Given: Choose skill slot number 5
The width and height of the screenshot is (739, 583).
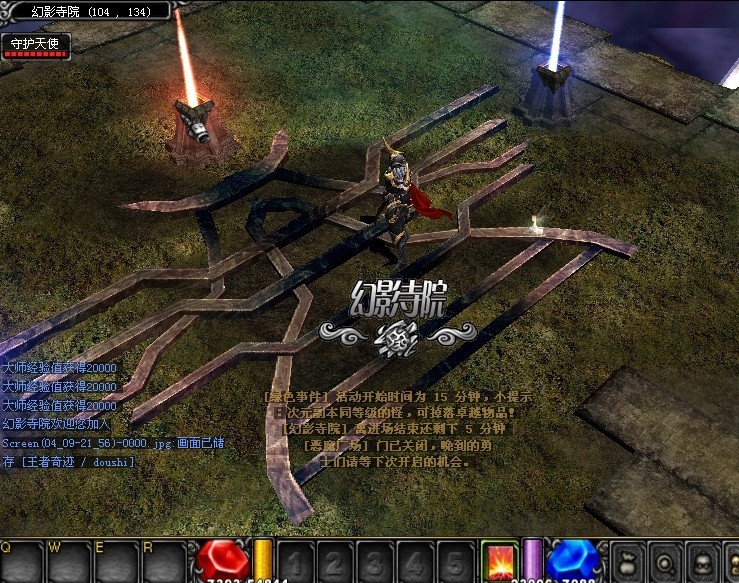Looking at the screenshot, I should tap(455, 562).
